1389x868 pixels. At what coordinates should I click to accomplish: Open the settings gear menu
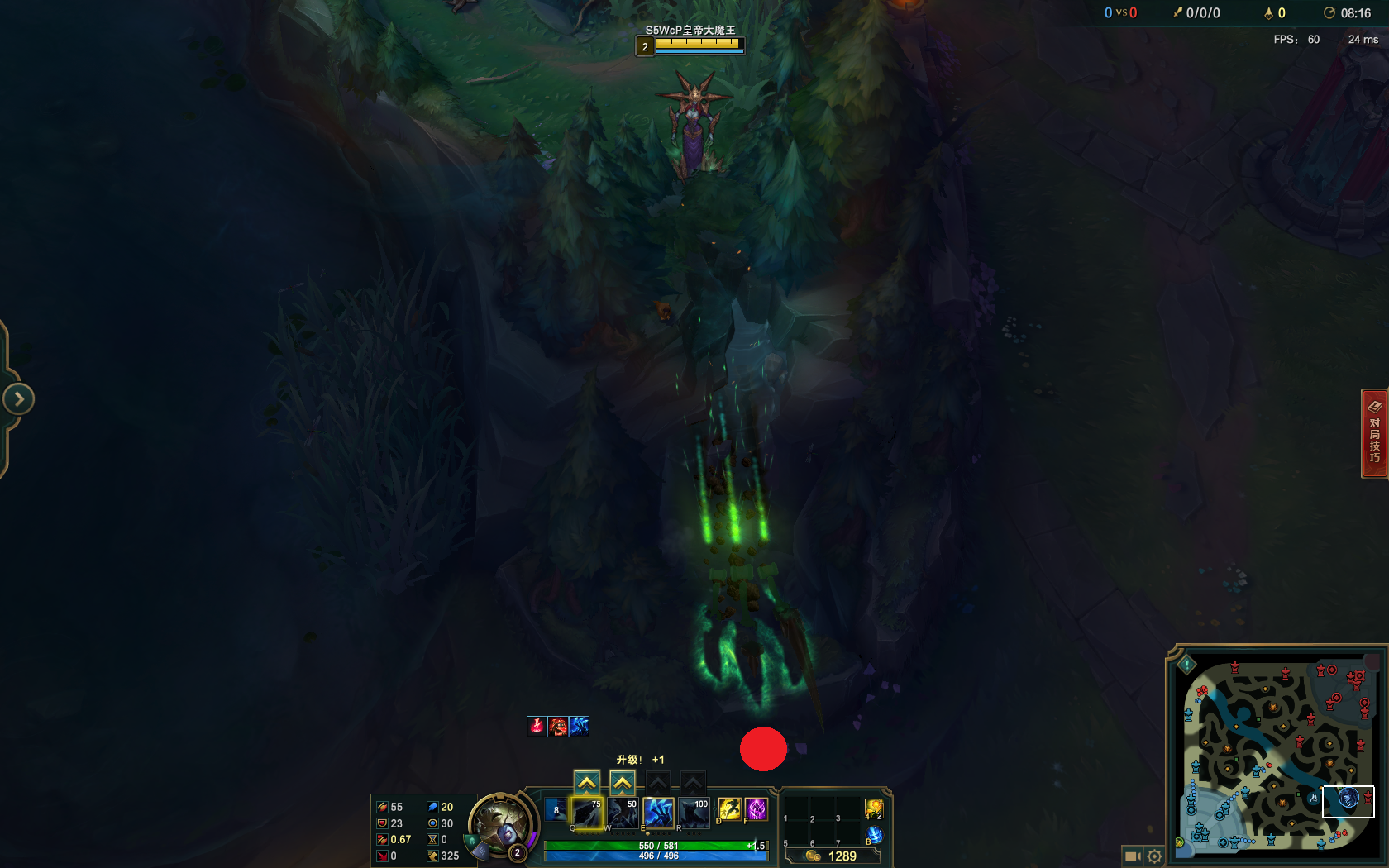click(x=1154, y=856)
